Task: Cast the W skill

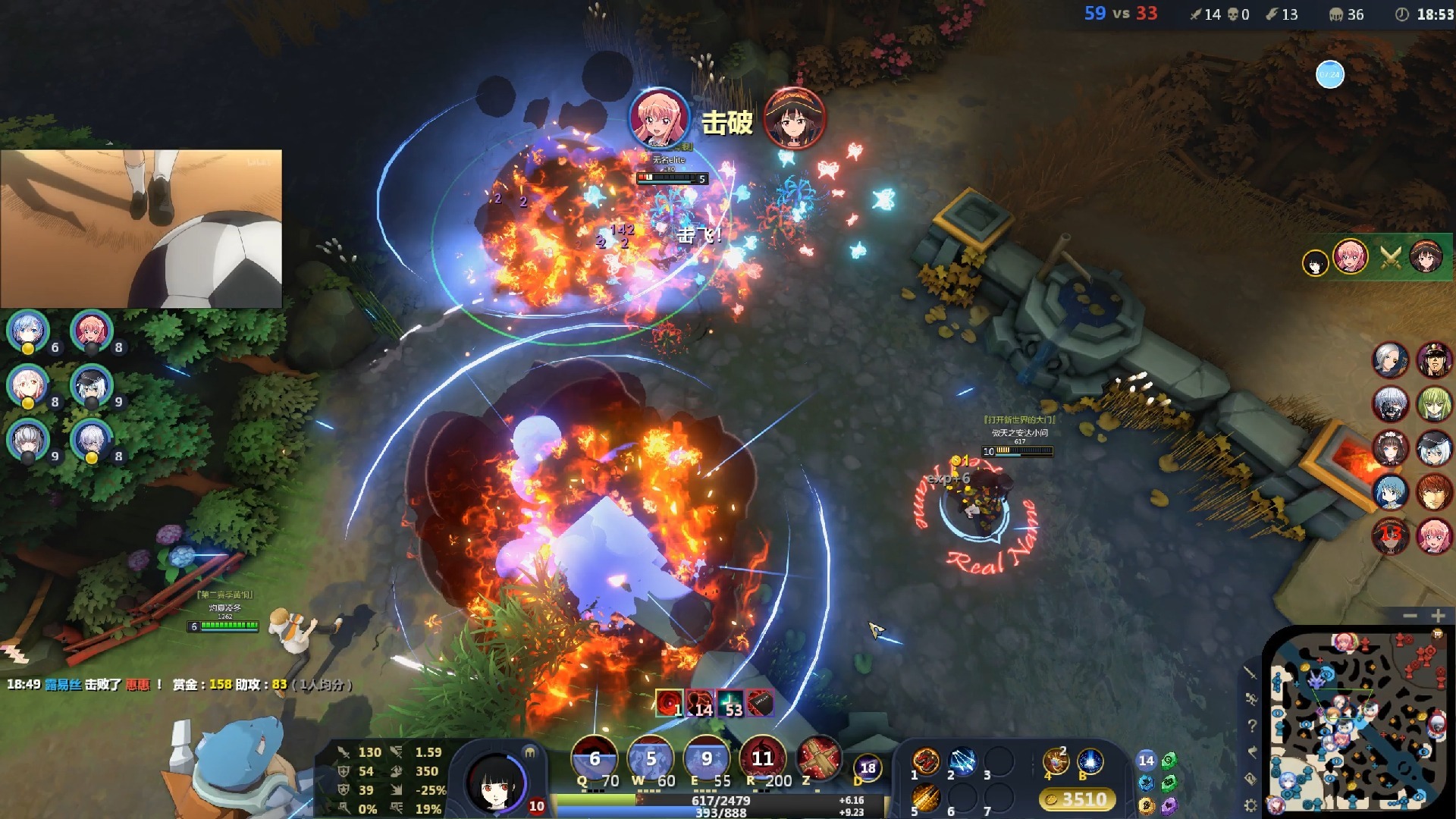Action: pos(651,758)
